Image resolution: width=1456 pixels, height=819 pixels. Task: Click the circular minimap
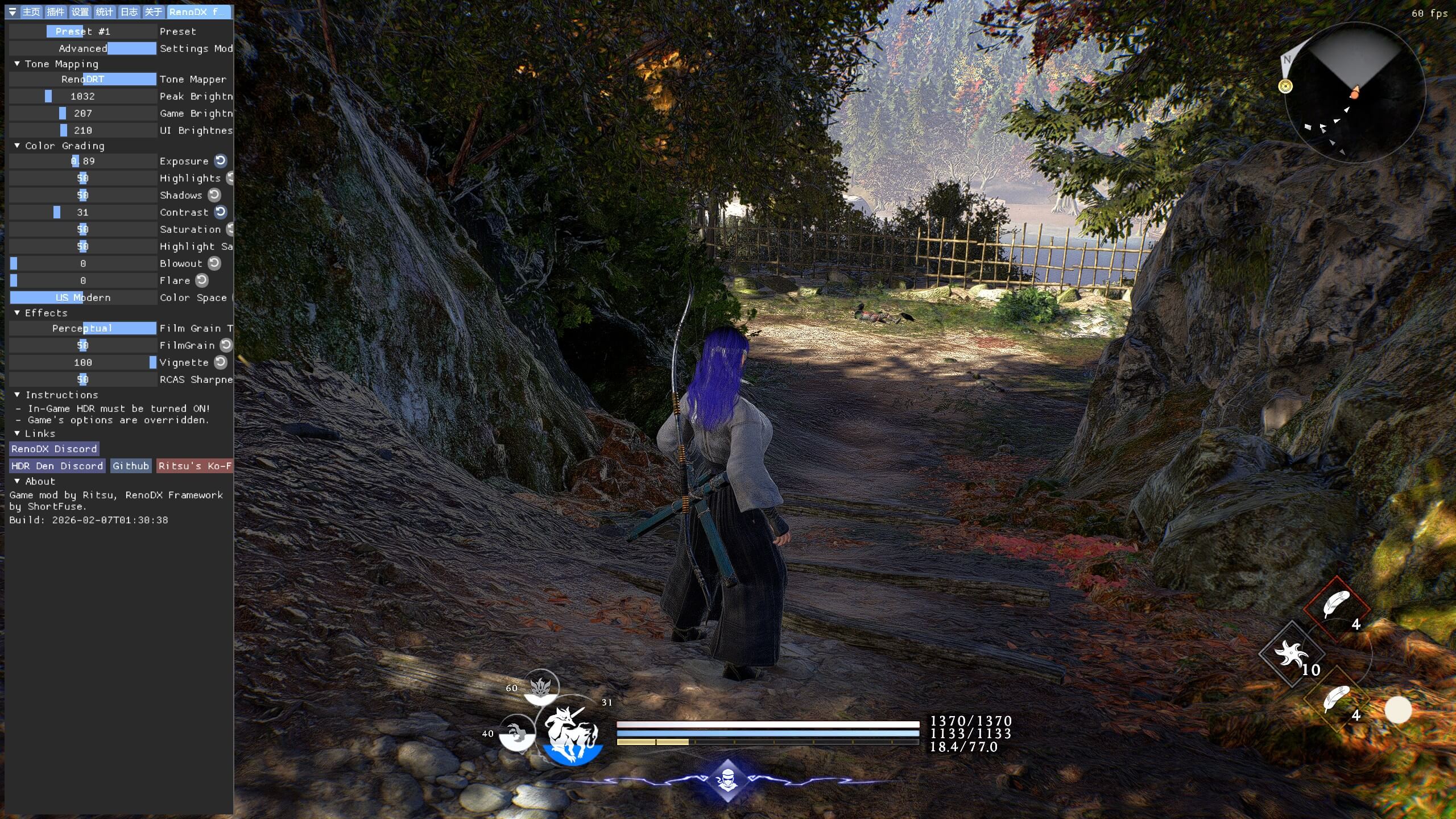tap(1355, 92)
